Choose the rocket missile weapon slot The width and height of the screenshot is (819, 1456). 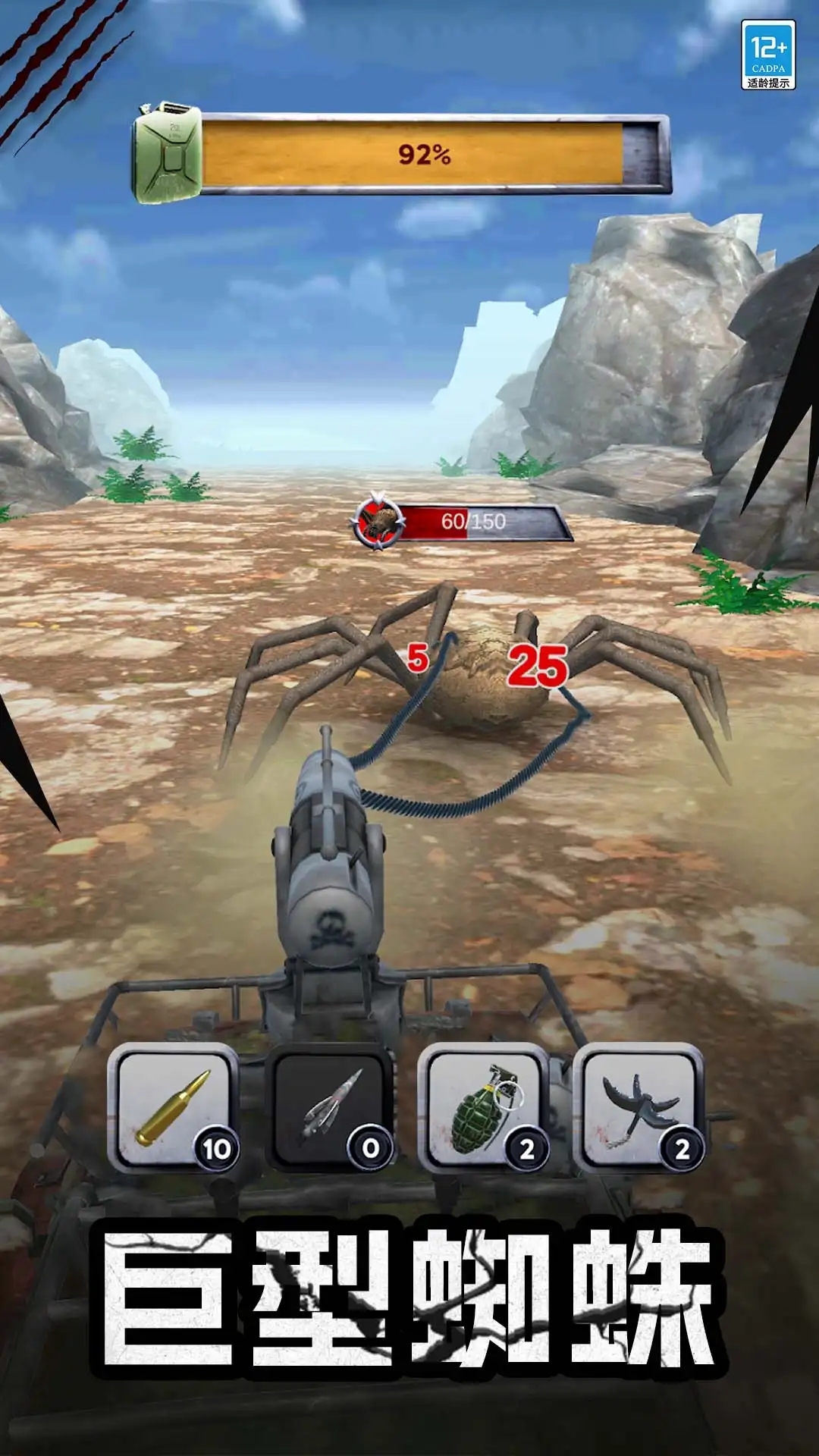coord(329,1107)
